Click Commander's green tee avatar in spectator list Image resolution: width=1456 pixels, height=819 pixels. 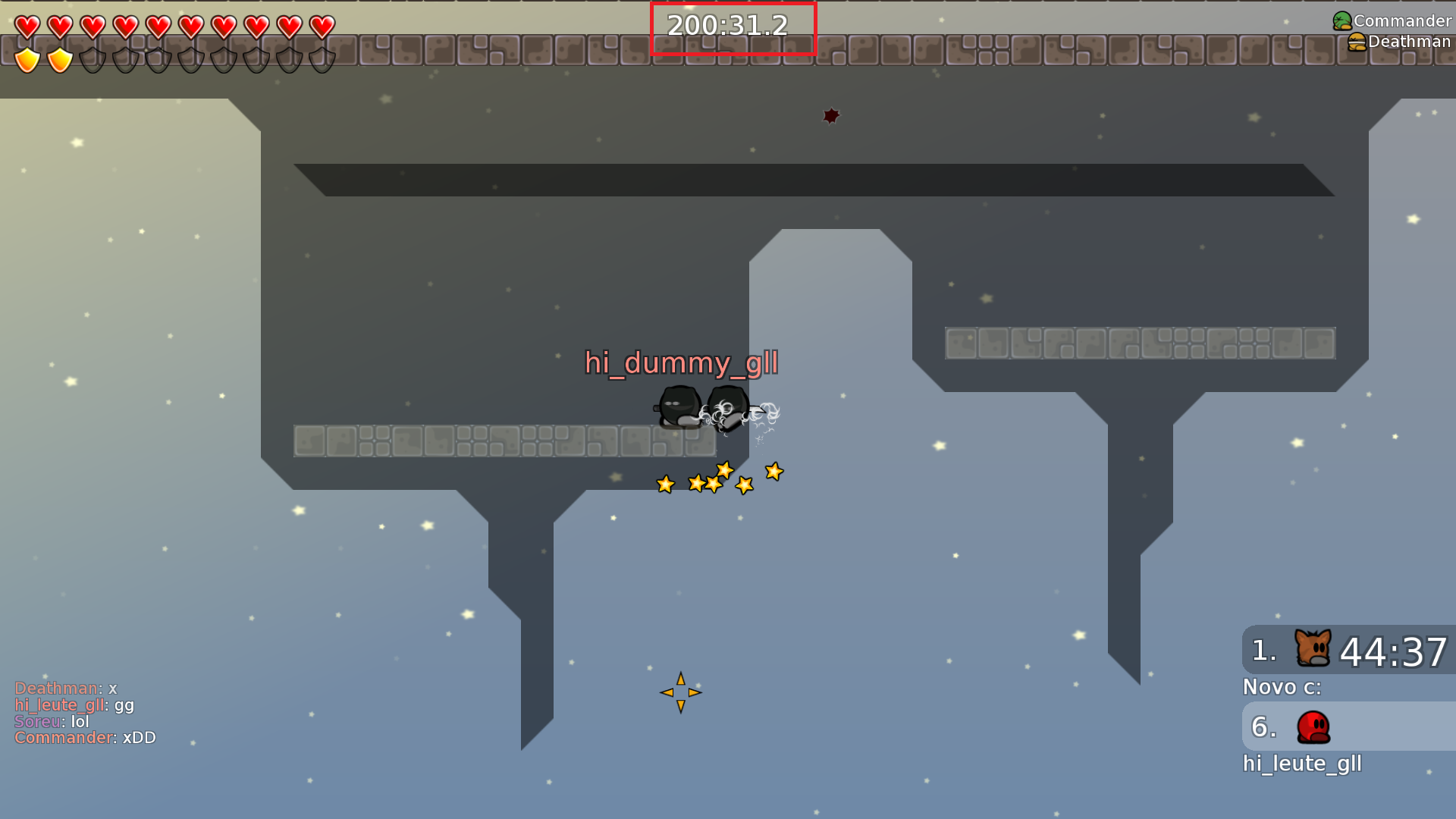pos(1341,19)
